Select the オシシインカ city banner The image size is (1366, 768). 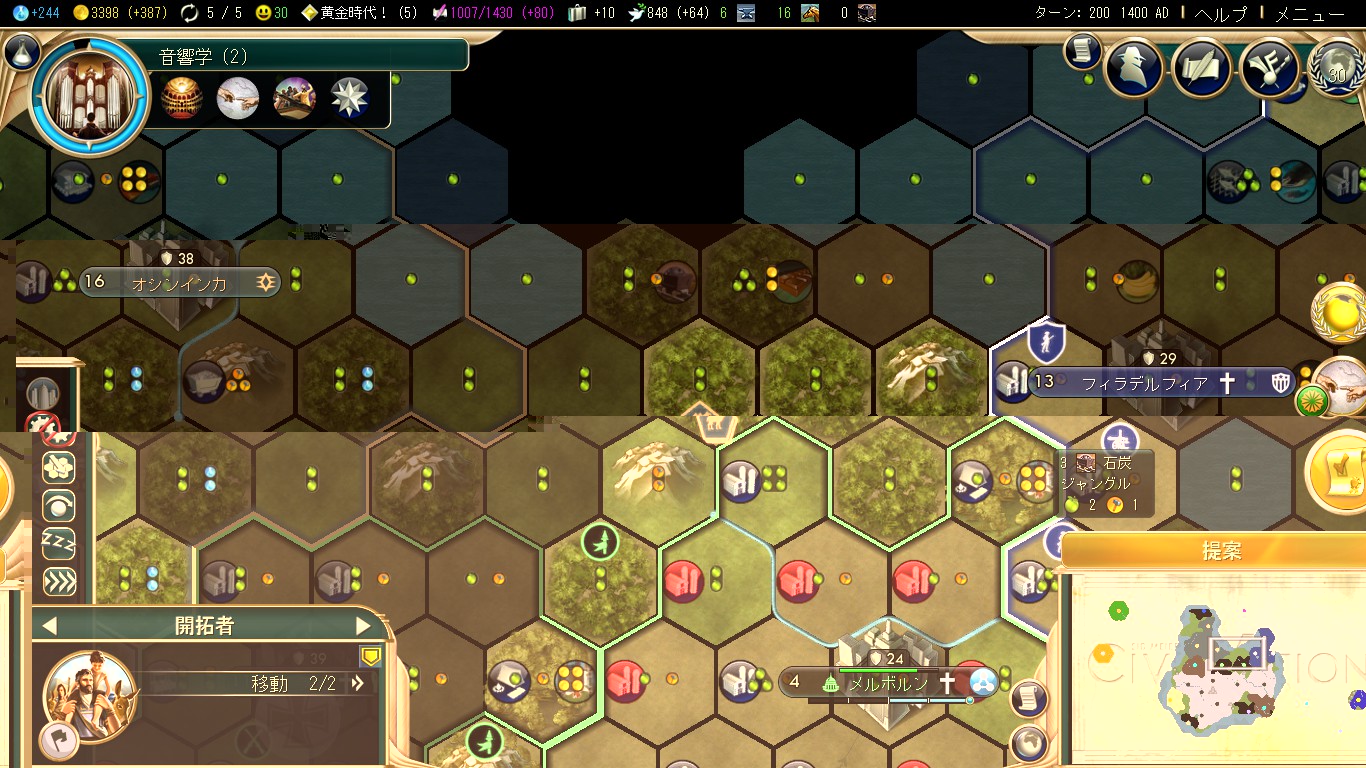(180, 283)
